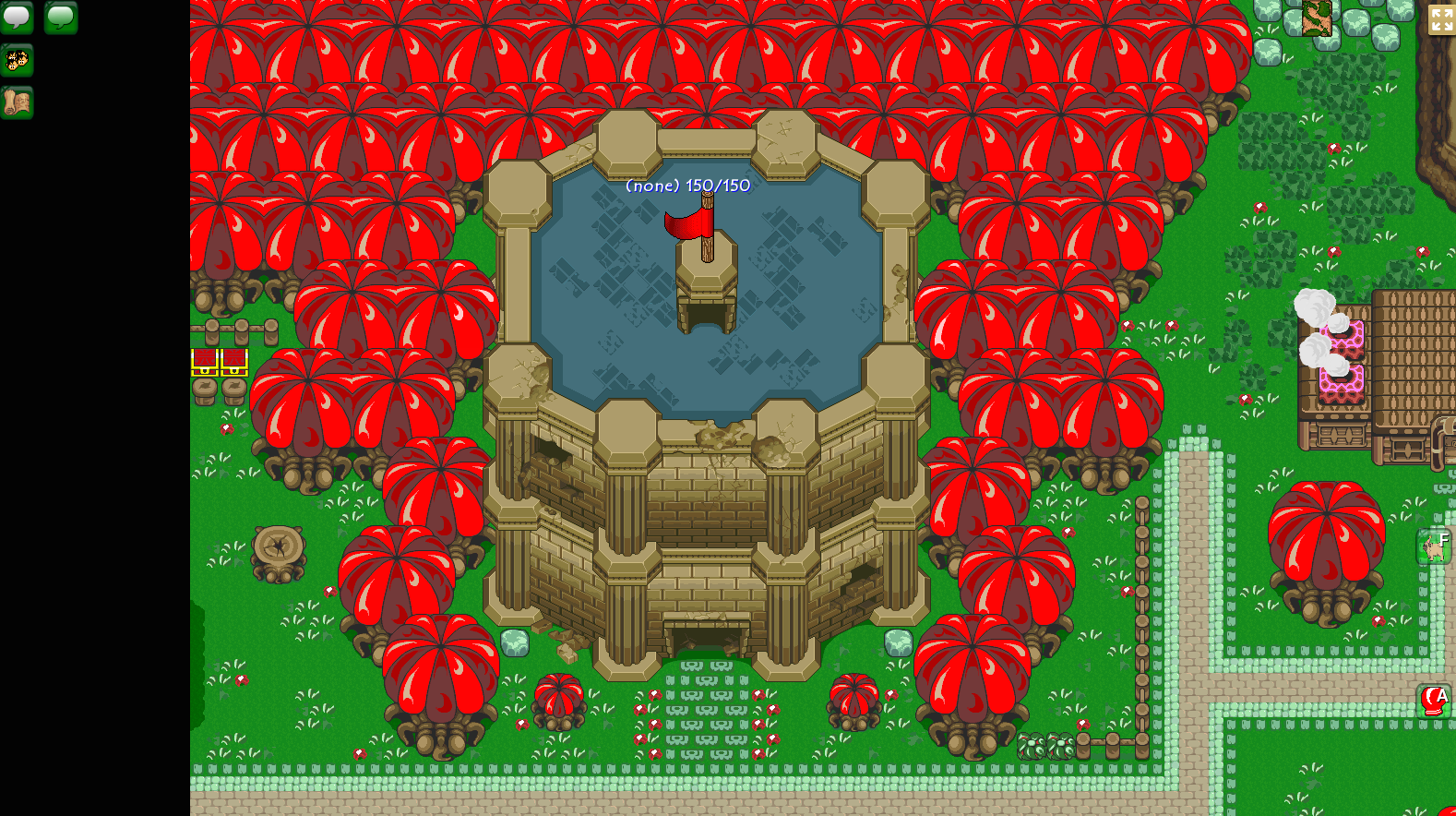Activate the pug pet F slot
Screen dimensions: 1456x816
1435,547
